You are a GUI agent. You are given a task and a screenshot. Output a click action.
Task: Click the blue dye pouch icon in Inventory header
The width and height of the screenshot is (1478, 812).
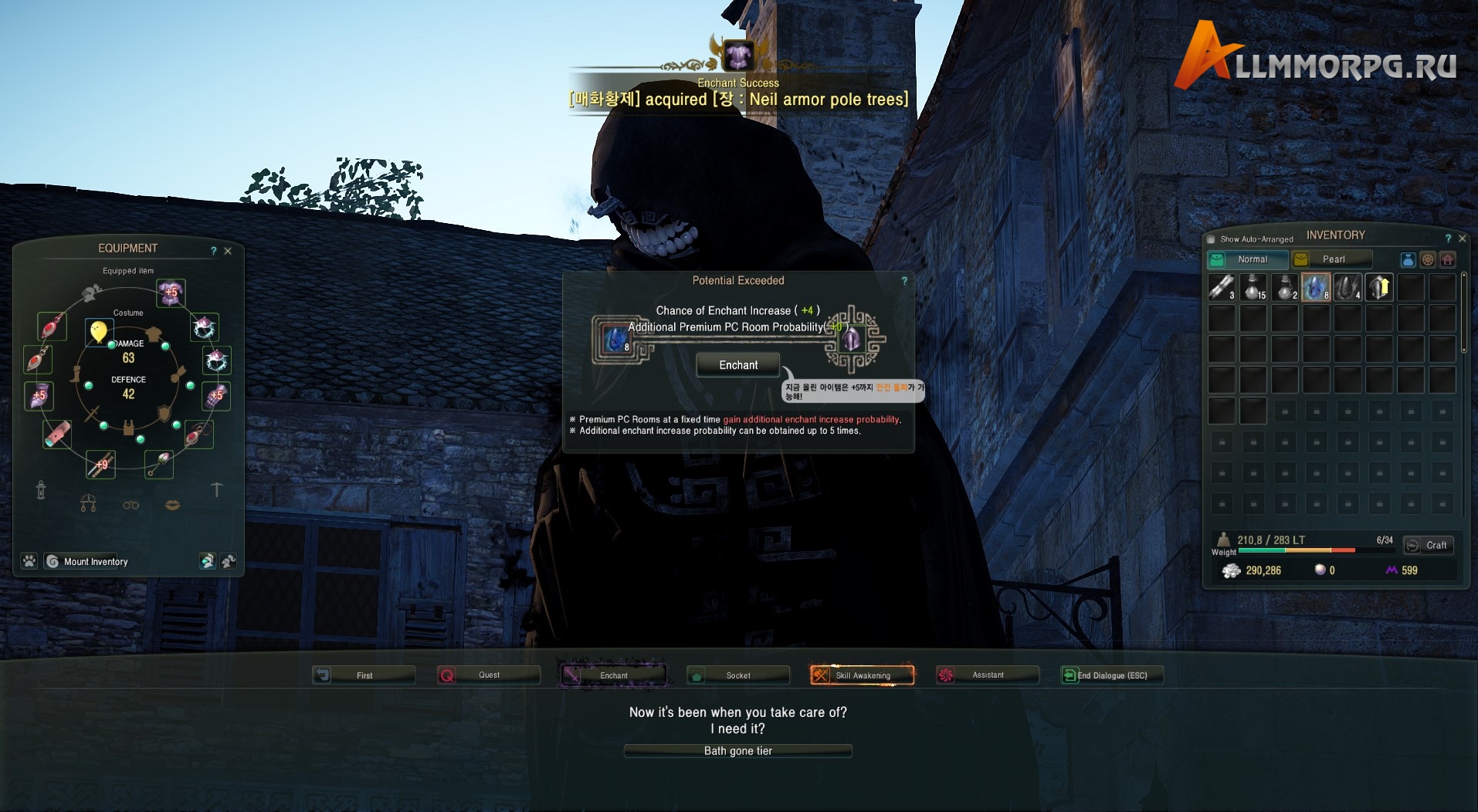[x=1409, y=259]
